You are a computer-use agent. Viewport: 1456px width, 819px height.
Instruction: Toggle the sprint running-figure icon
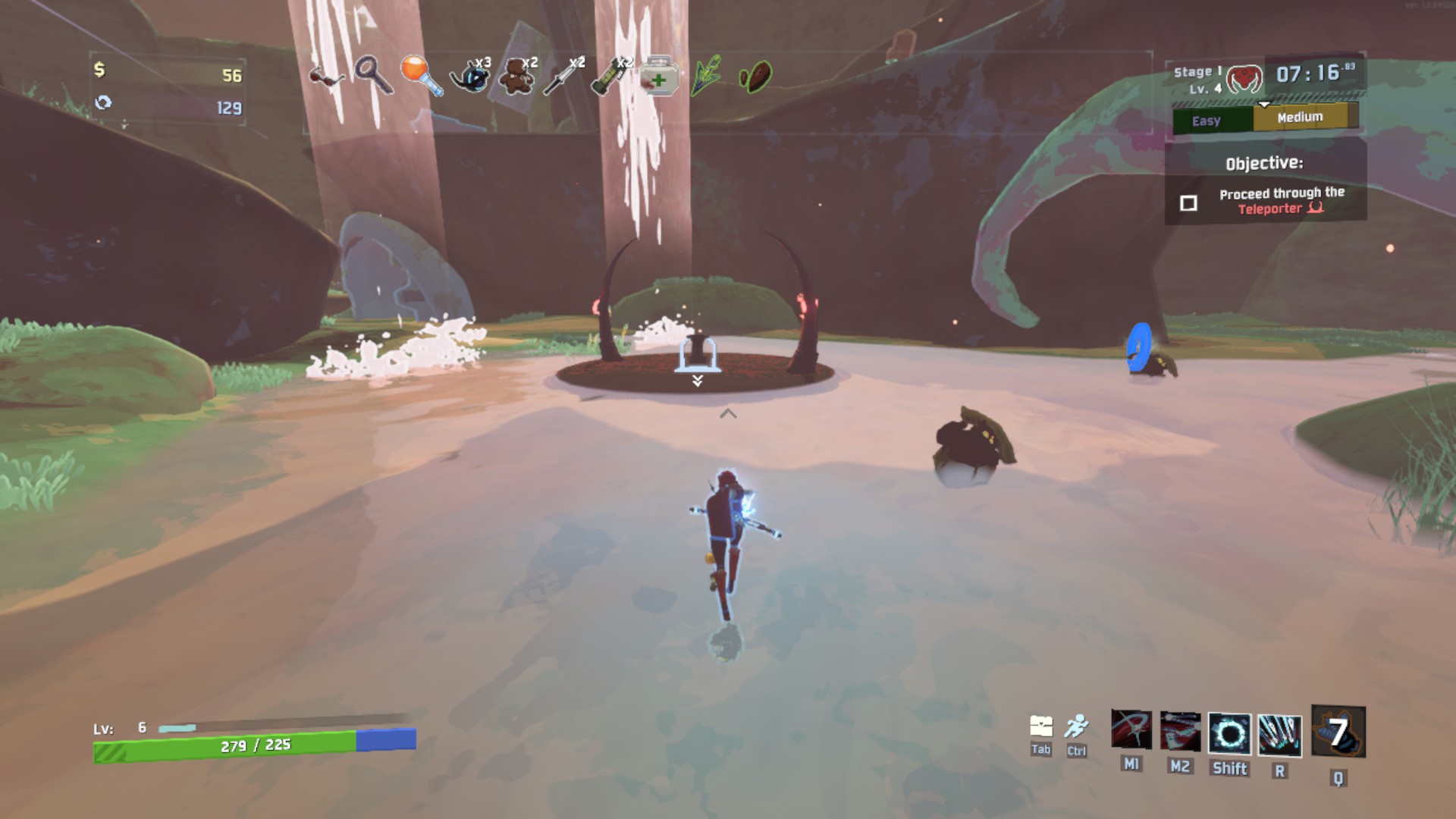pyautogui.click(x=1076, y=726)
